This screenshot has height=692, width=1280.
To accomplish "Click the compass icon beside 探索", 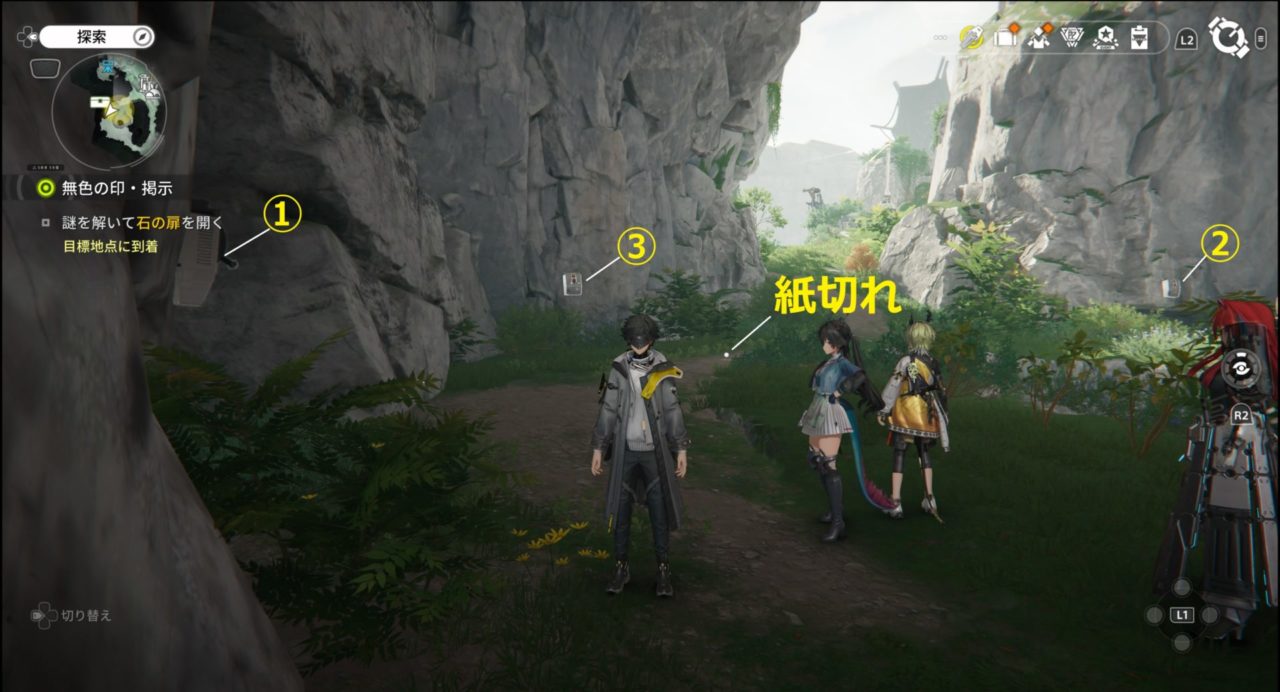I will [144, 37].
